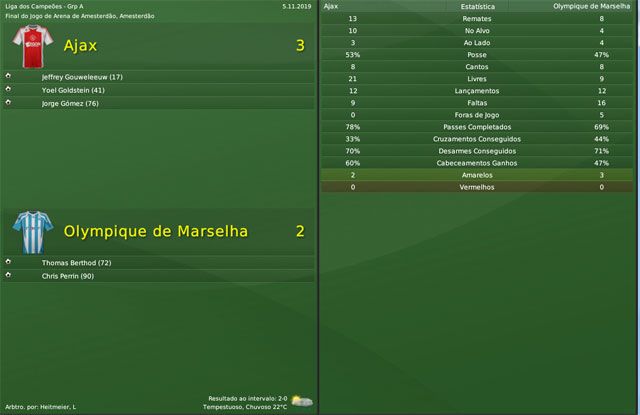
Task: Select goalscorer Jeffrey Gouweleeuw
Action: point(82,77)
